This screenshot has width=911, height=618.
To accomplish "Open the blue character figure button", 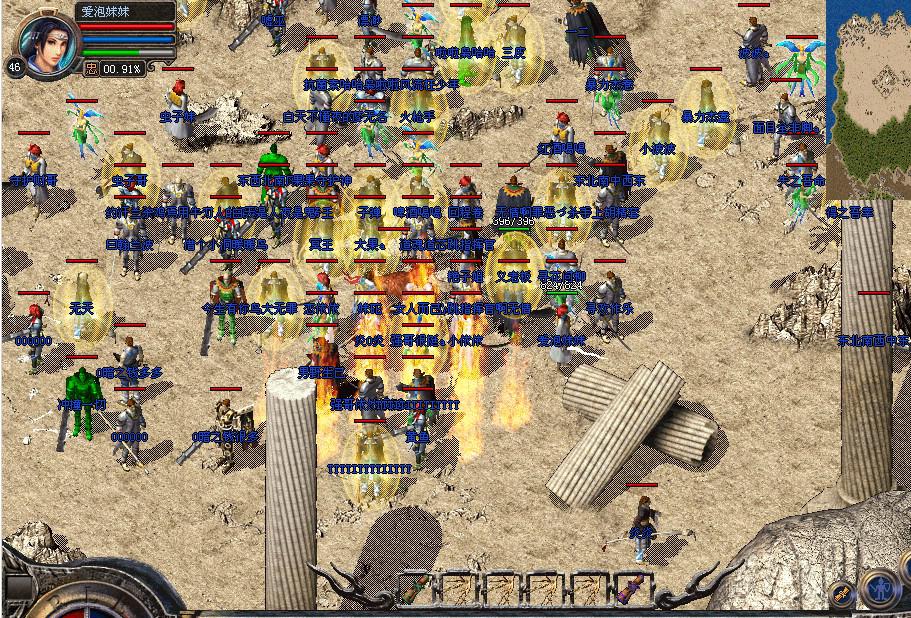I will point(880,588).
